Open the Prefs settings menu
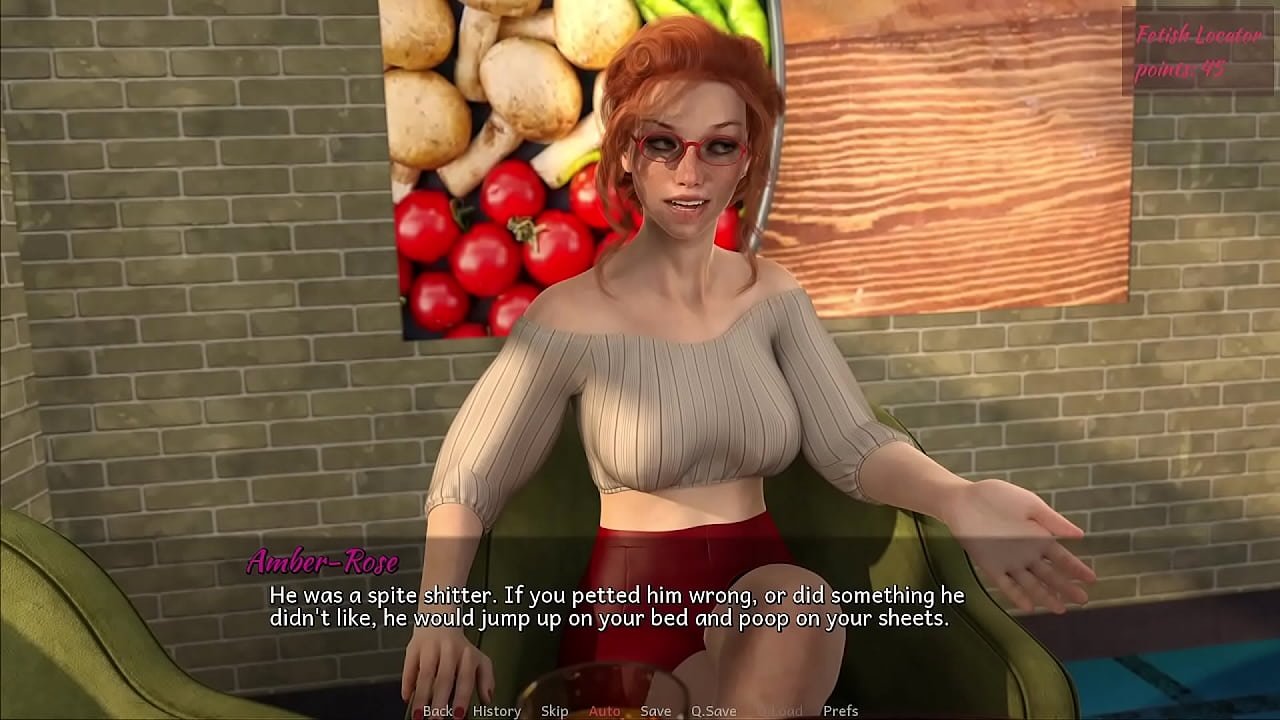The image size is (1280, 720). click(x=840, y=711)
